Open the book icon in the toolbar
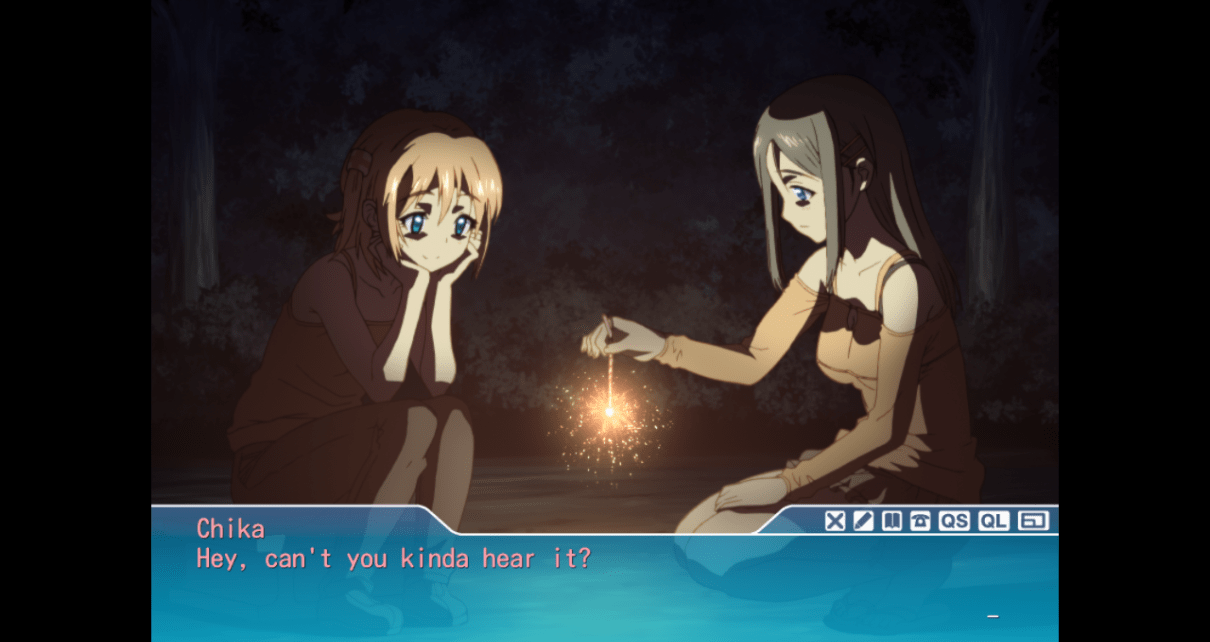Viewport: 1210px width, 642px height. click(x=892, y=520)
